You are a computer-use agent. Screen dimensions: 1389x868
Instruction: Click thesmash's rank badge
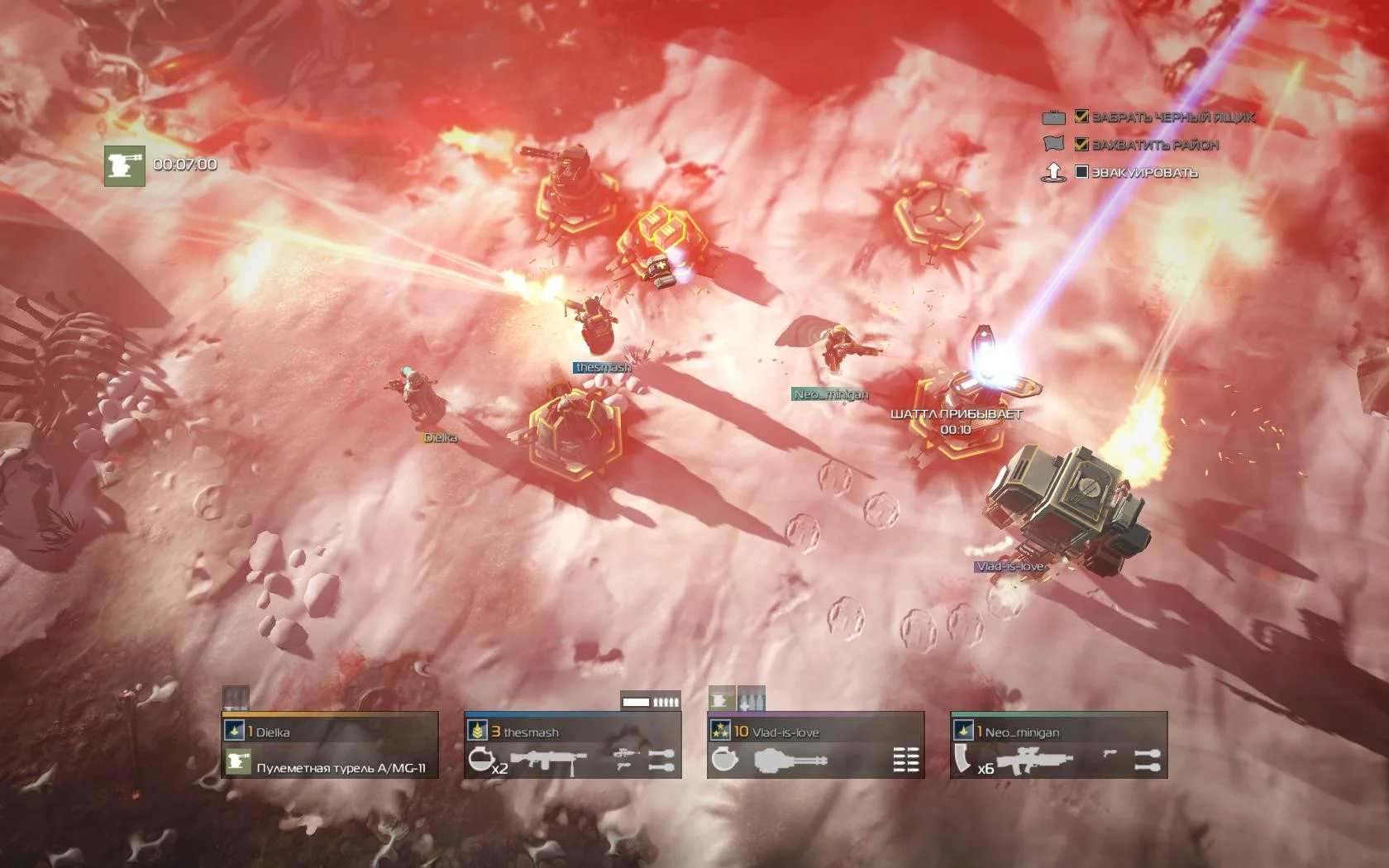[x=477, y=731]
